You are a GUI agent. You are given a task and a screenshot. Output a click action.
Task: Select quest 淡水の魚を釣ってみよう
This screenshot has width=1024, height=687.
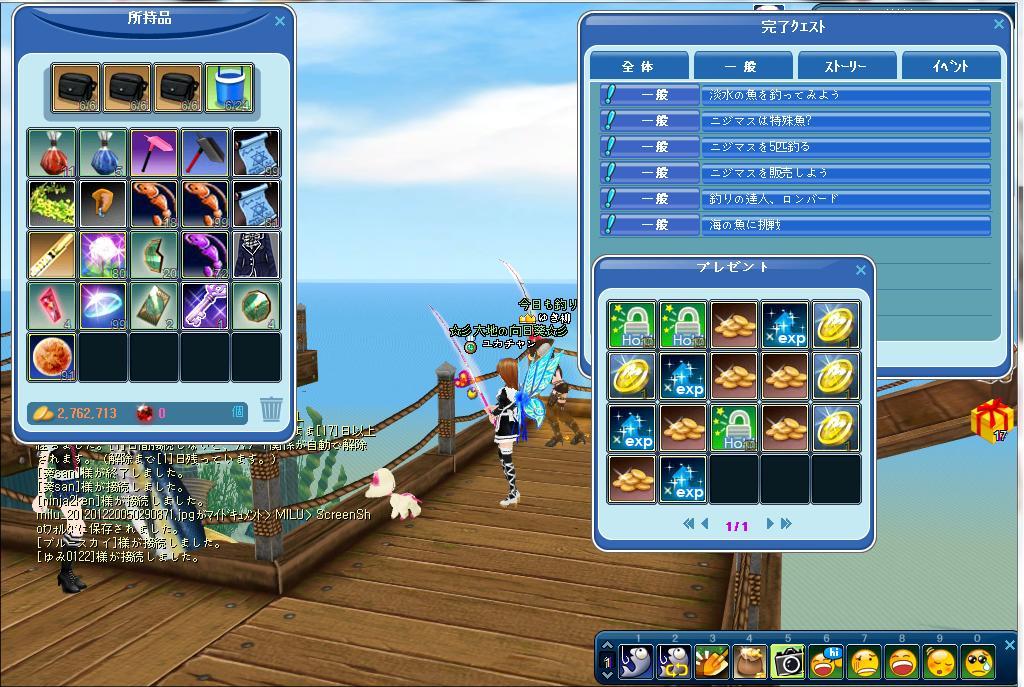[845, 95]
